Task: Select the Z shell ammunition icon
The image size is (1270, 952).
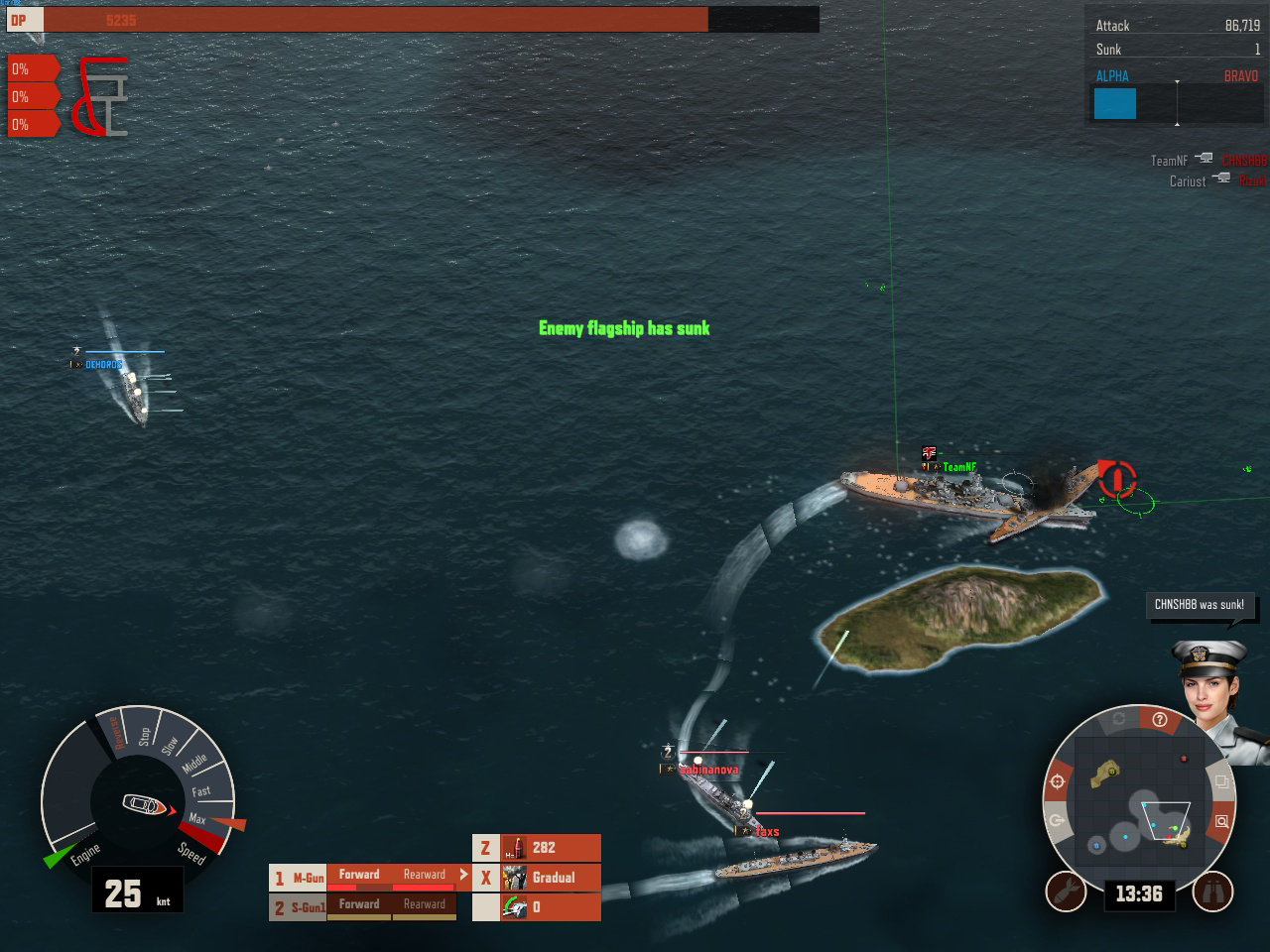Action: coord(517,847)
